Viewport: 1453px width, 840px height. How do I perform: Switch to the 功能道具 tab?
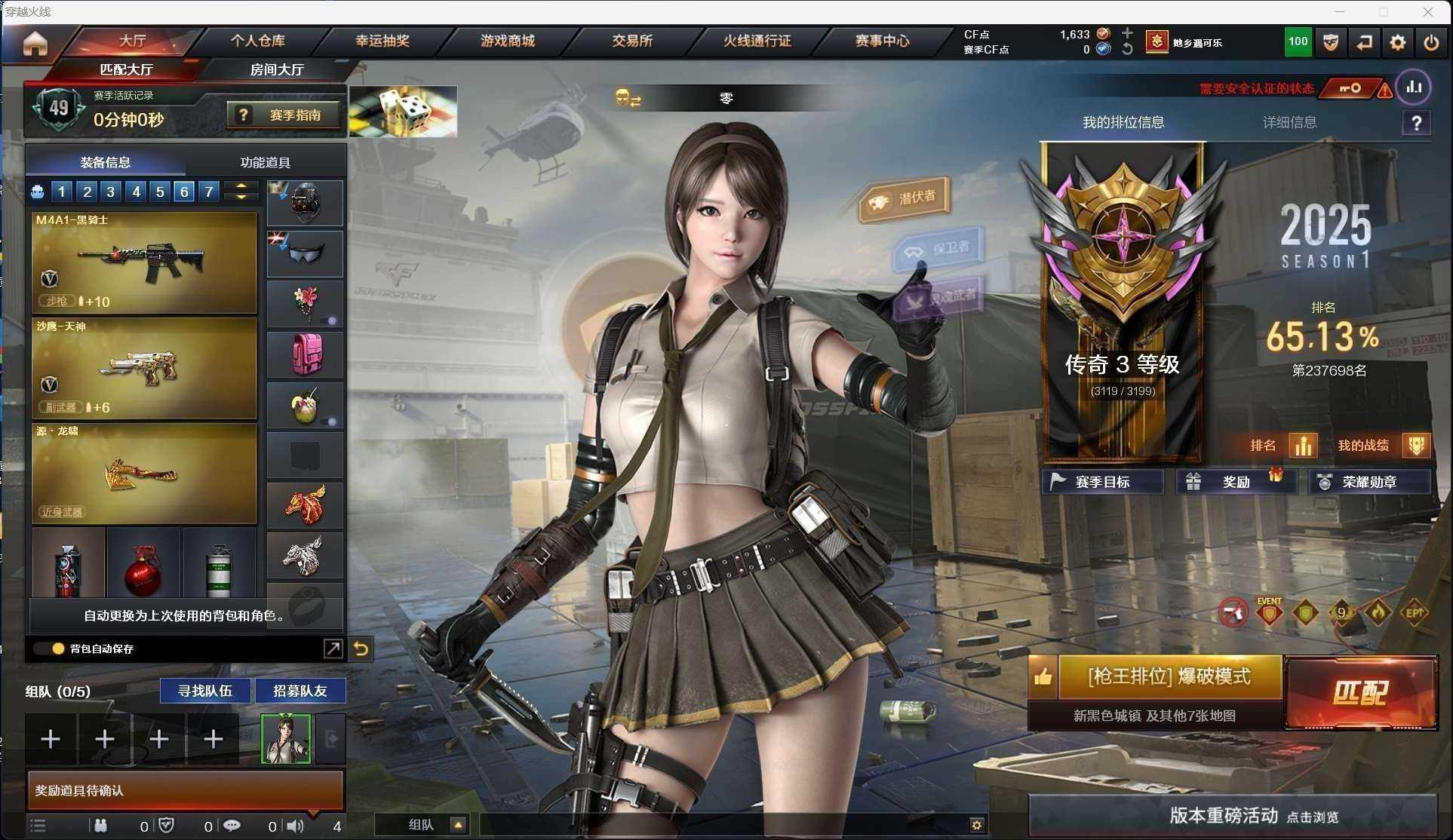click(x=265, y=162)
